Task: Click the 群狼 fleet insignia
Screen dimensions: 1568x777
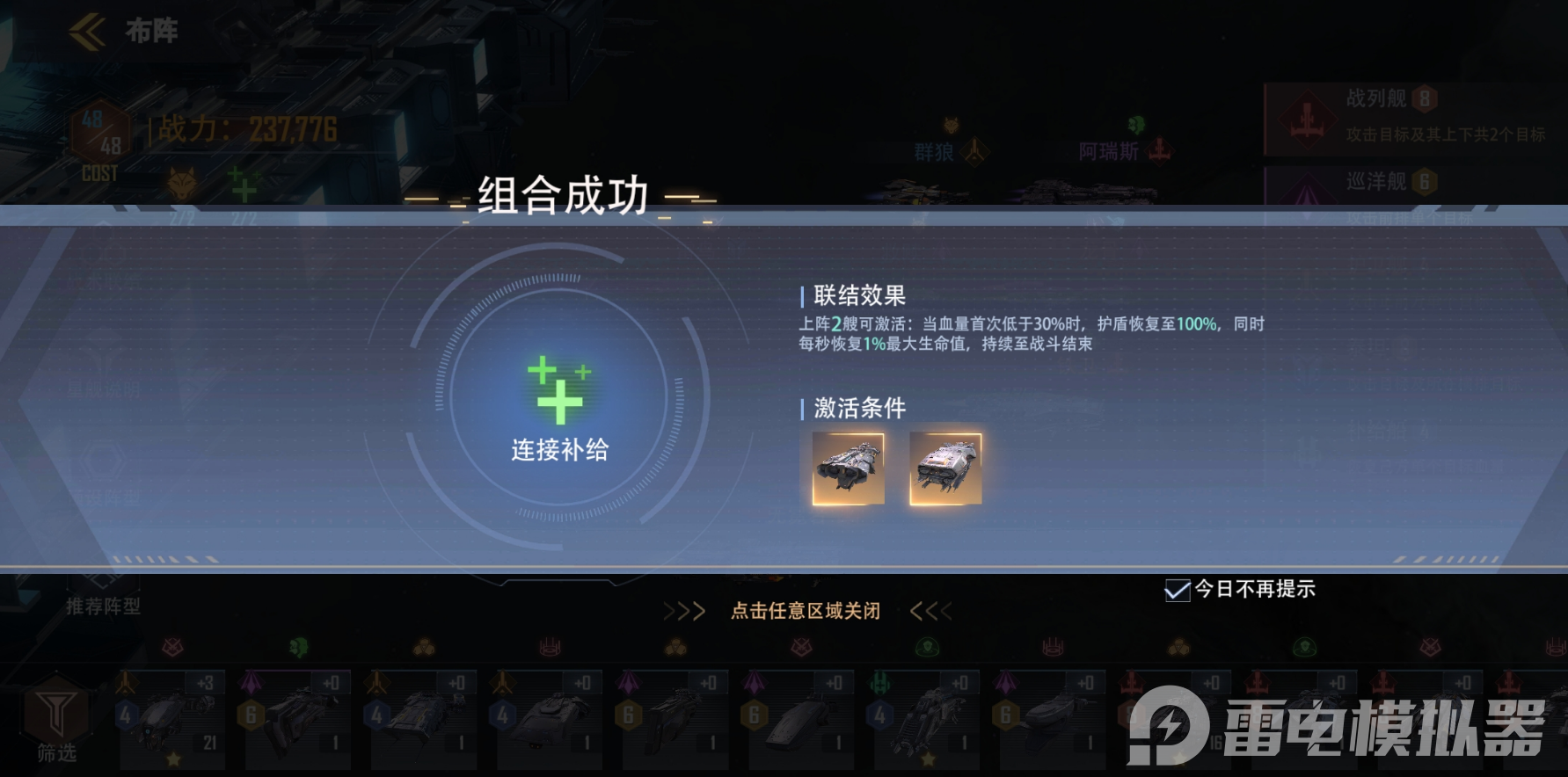Action: [x=974, y=150]
